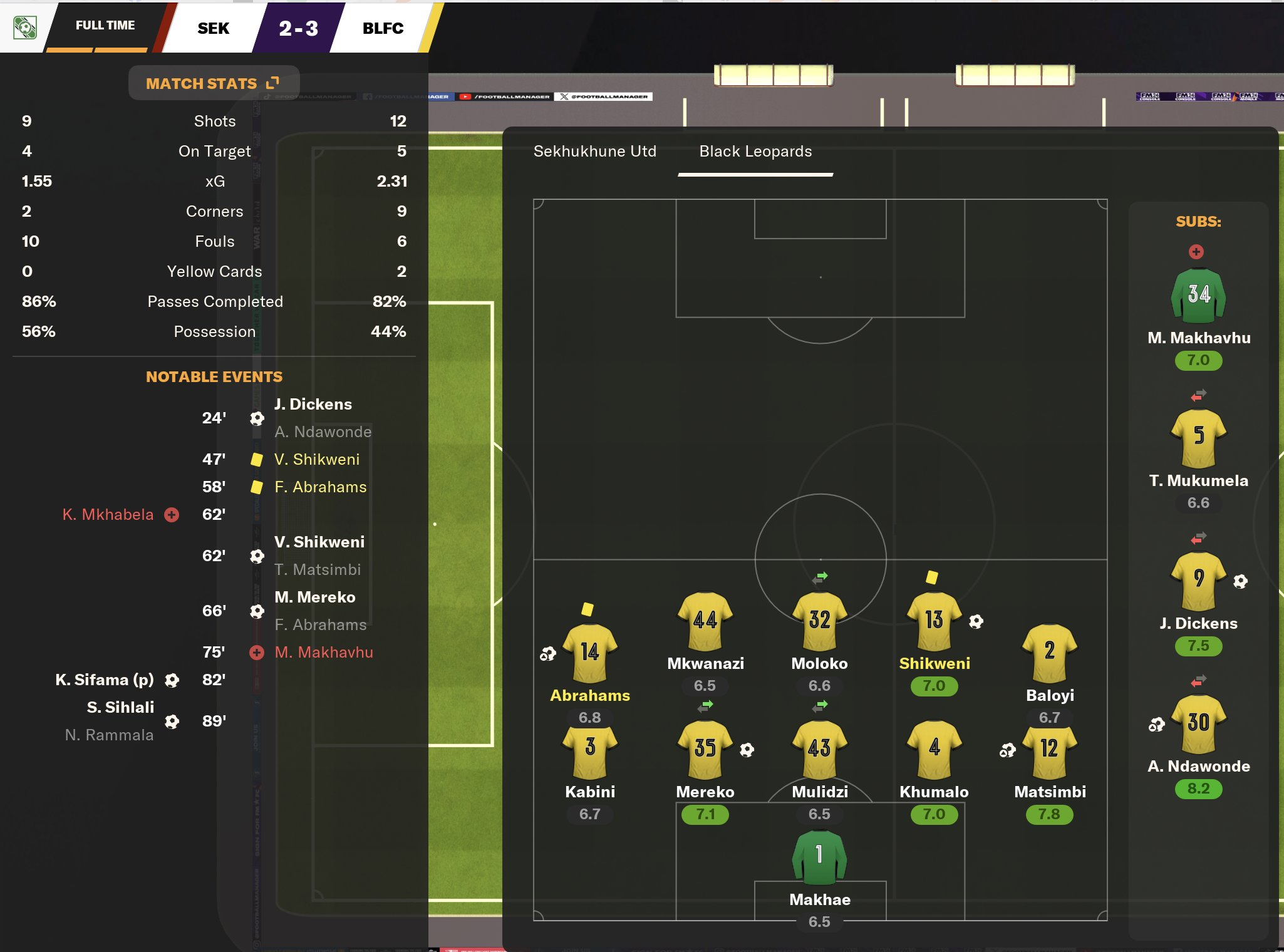Open K. Sifama penalty goal event

click(105, 680)
